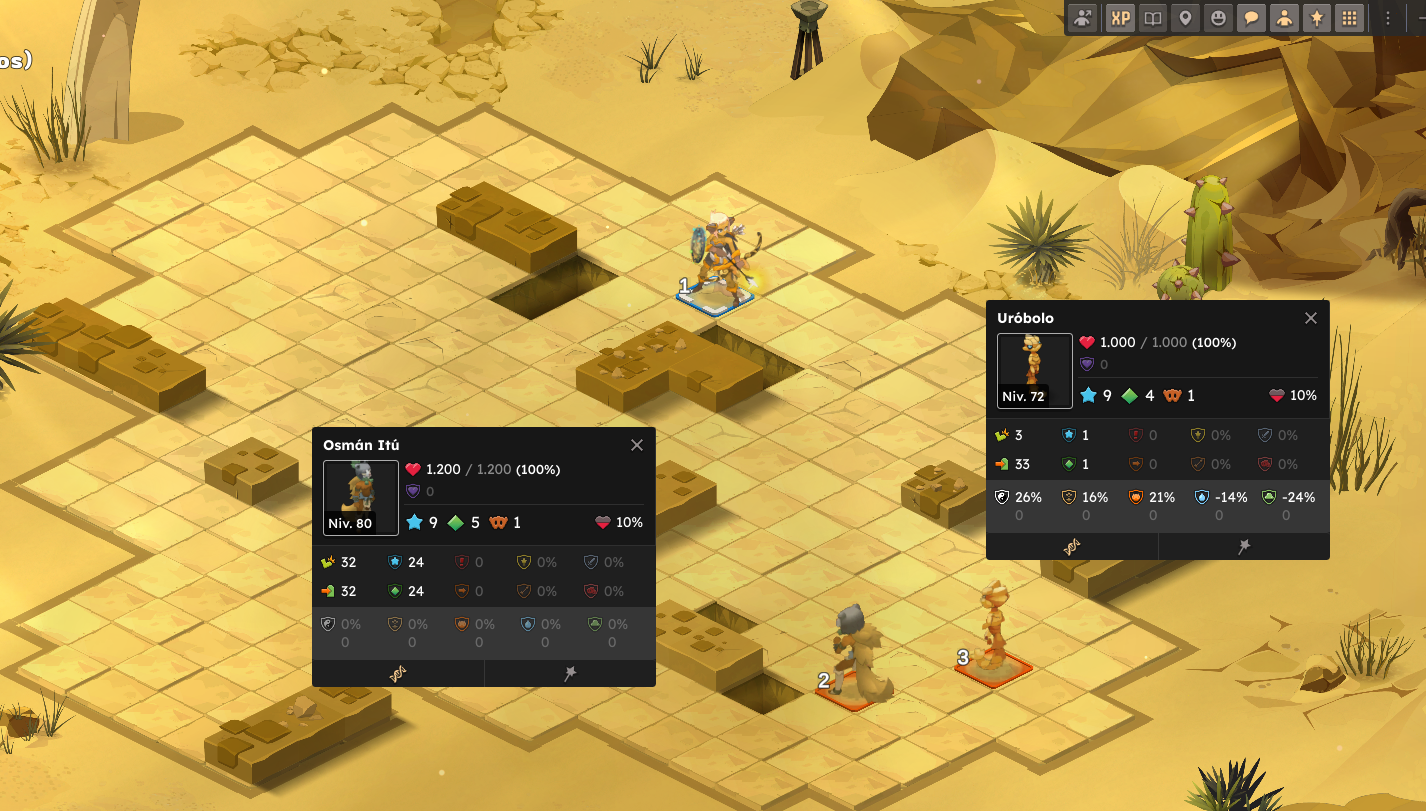Activate the star wand toolbar button

point(1316,18)
